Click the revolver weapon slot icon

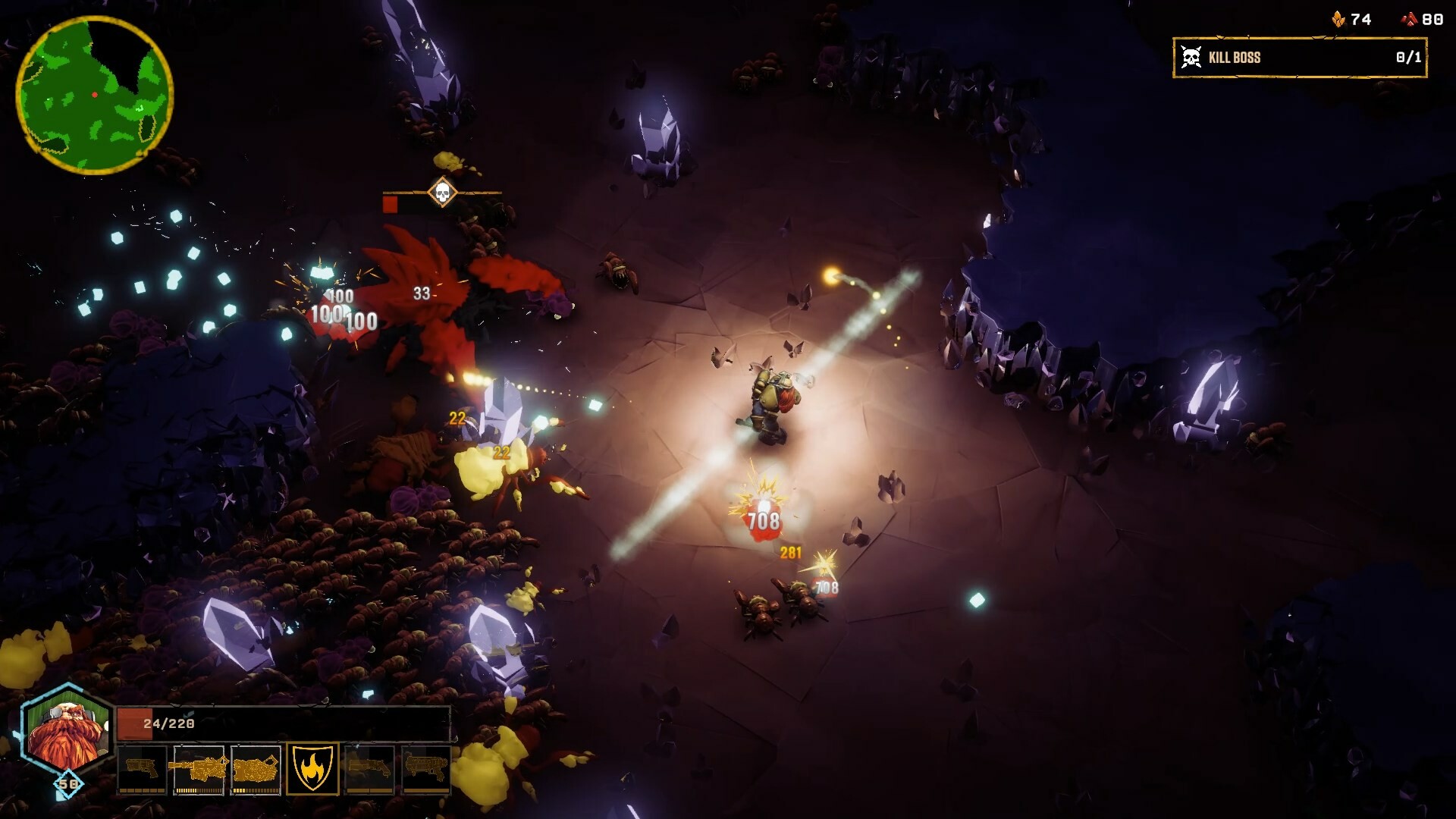coord(143,768)
